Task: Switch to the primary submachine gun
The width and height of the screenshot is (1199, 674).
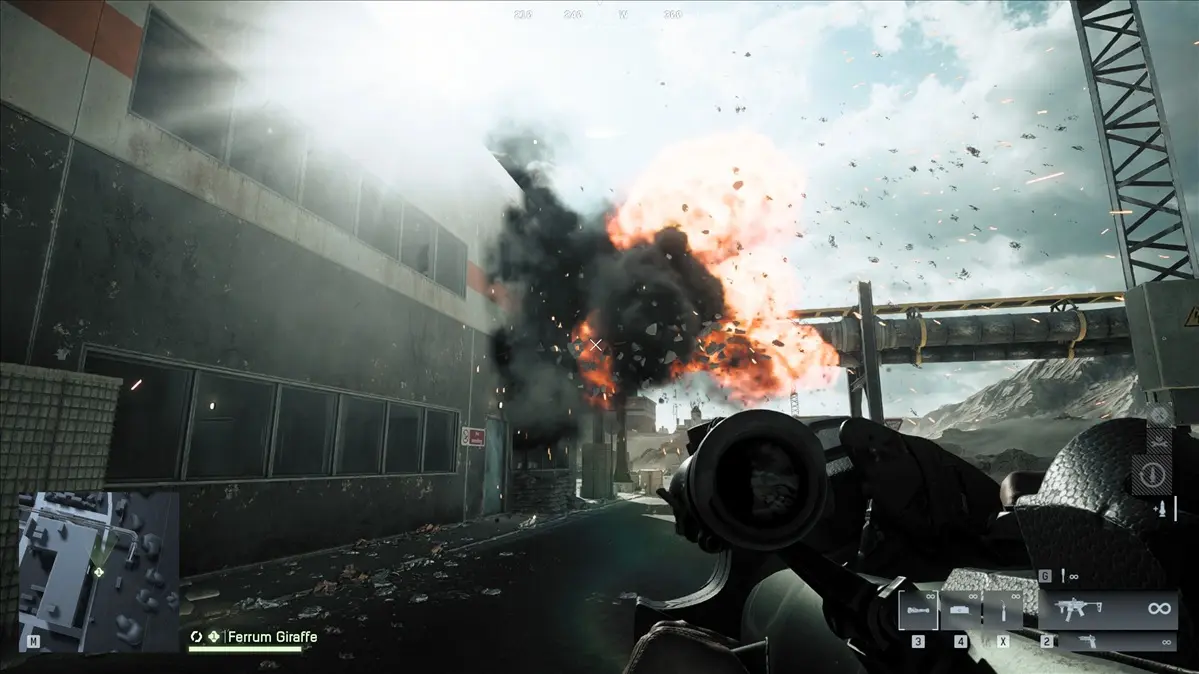Action: [1106, 609]
